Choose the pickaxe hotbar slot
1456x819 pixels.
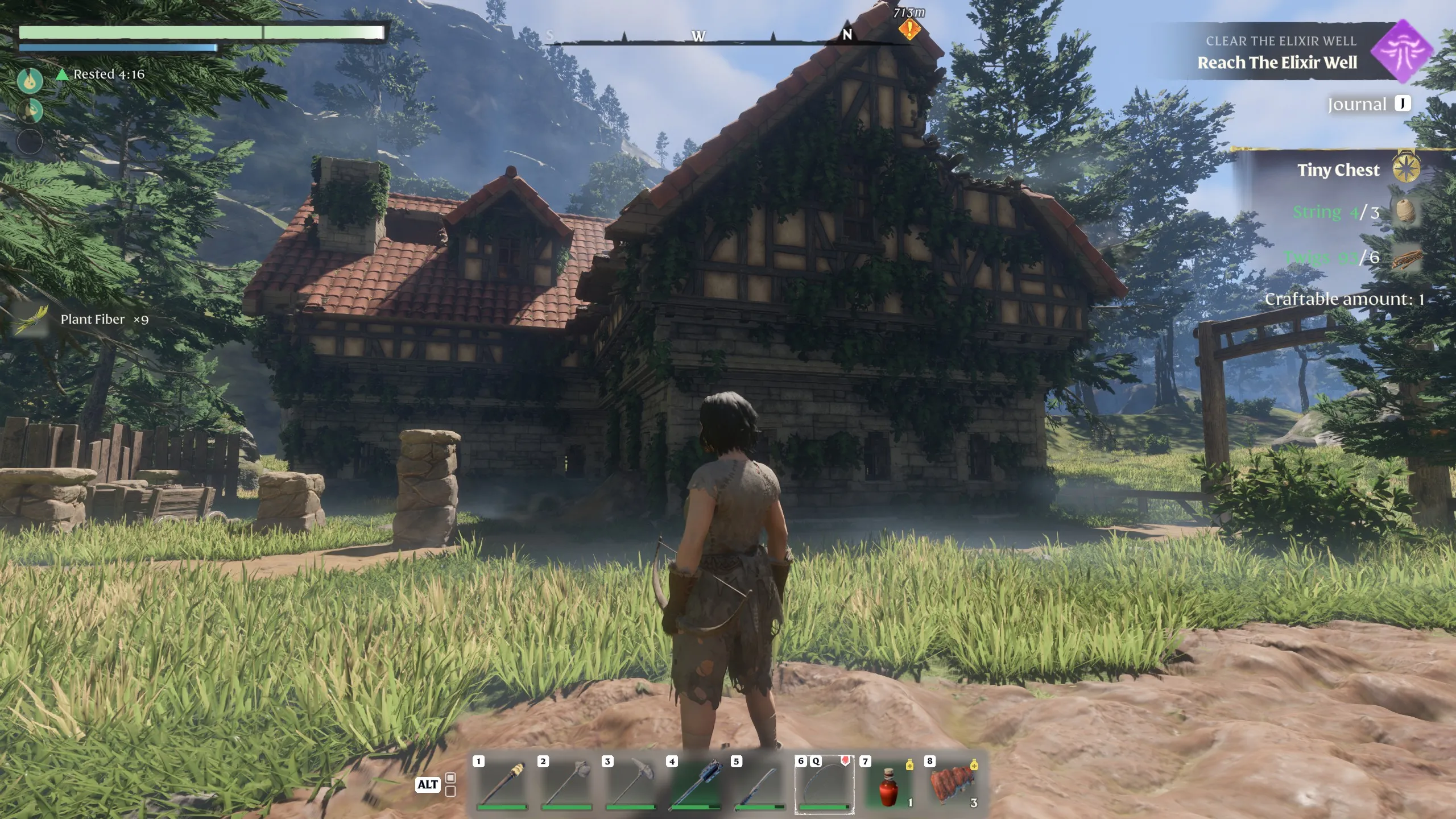point(631,784)
